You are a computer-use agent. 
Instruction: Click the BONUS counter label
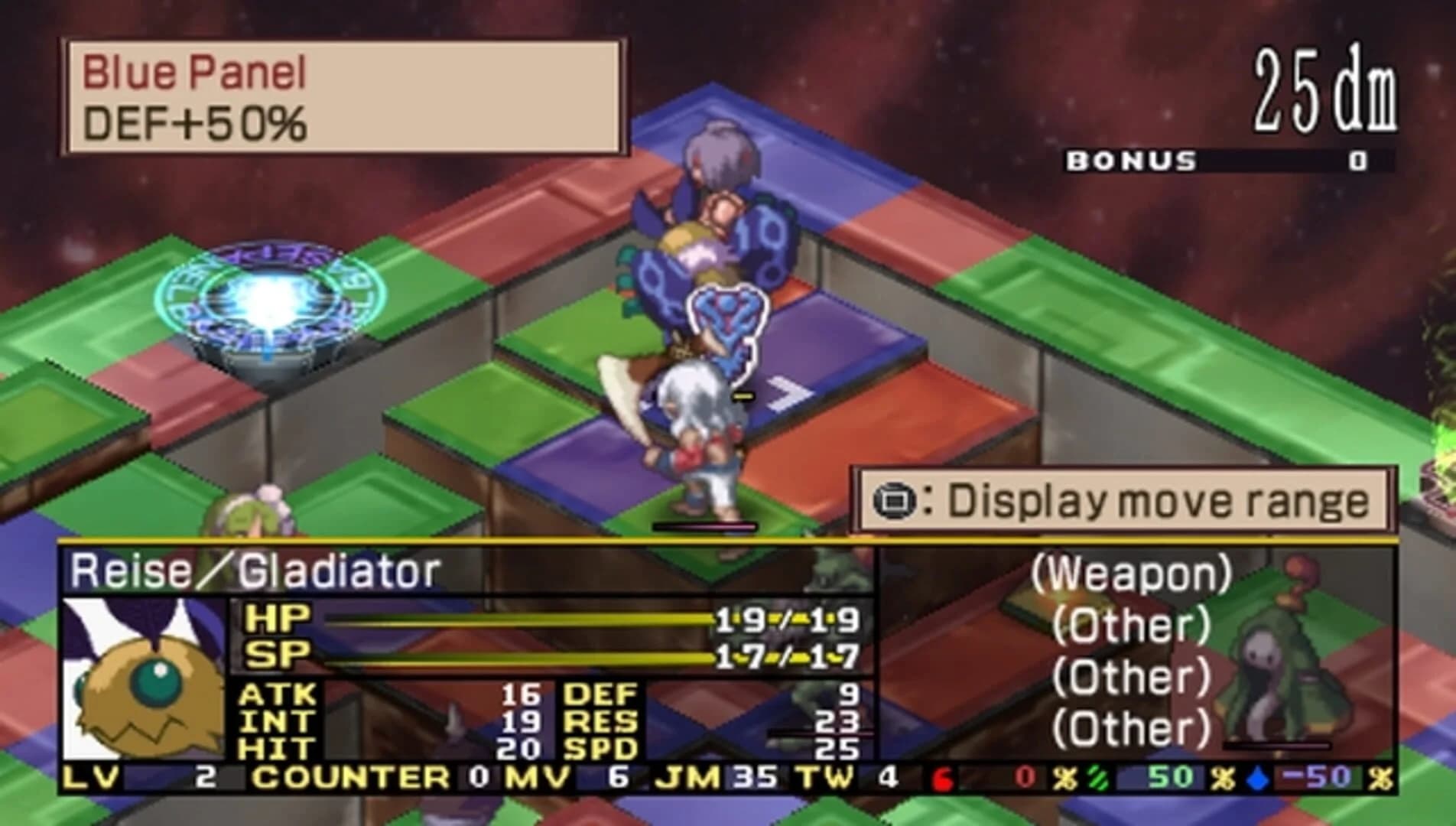tap(1132, 161)
